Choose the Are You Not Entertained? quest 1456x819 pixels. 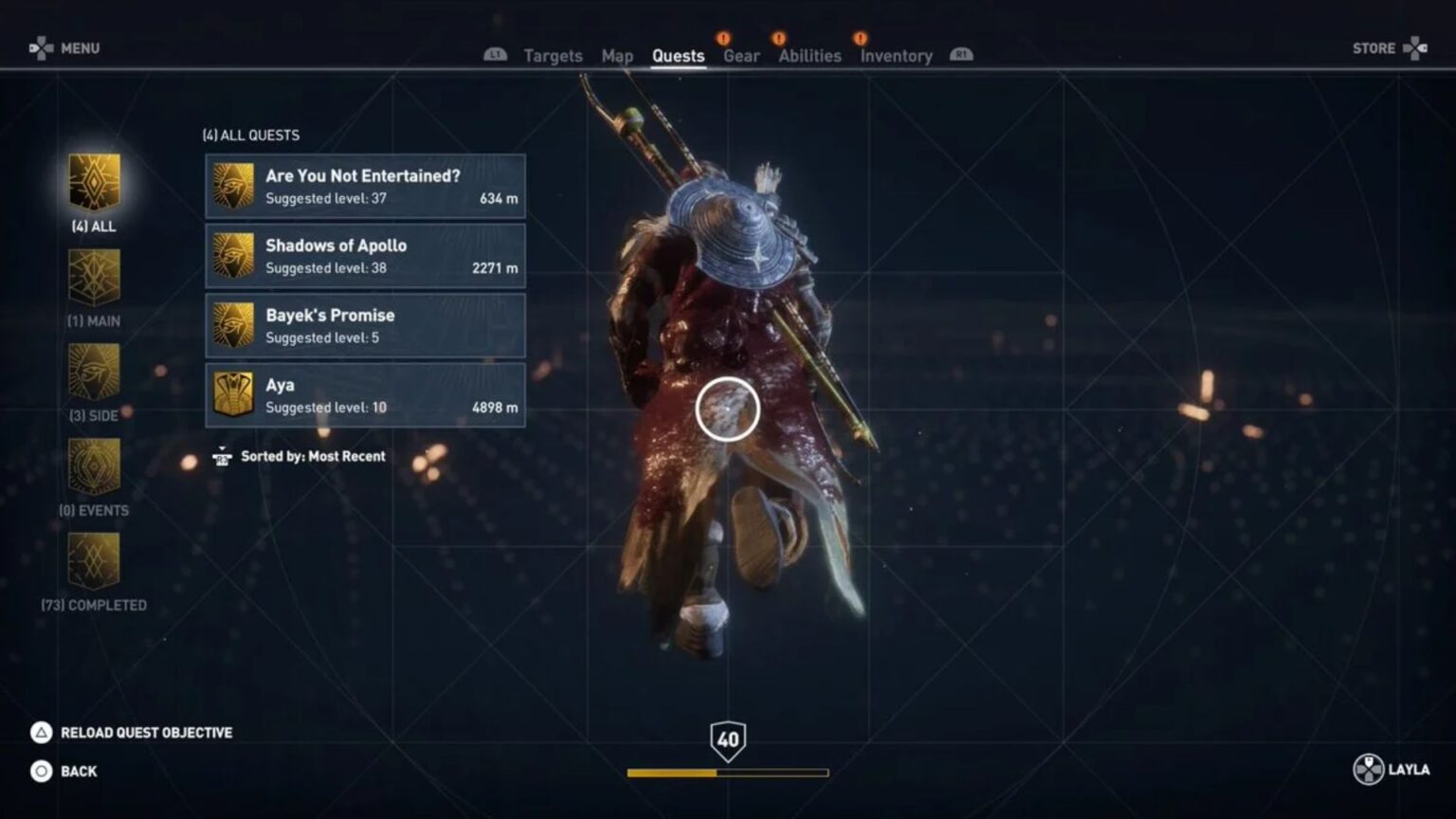tap(365, 186)
